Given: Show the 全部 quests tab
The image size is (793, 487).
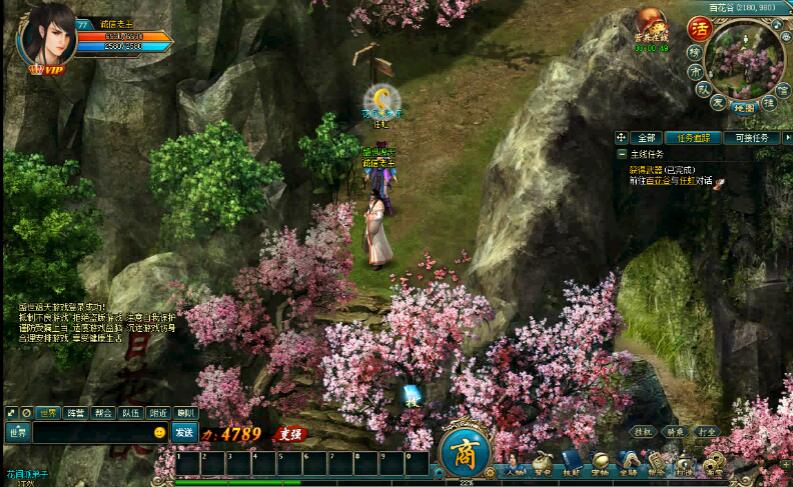Looking at the screenshot, I should tap(646, 137).
